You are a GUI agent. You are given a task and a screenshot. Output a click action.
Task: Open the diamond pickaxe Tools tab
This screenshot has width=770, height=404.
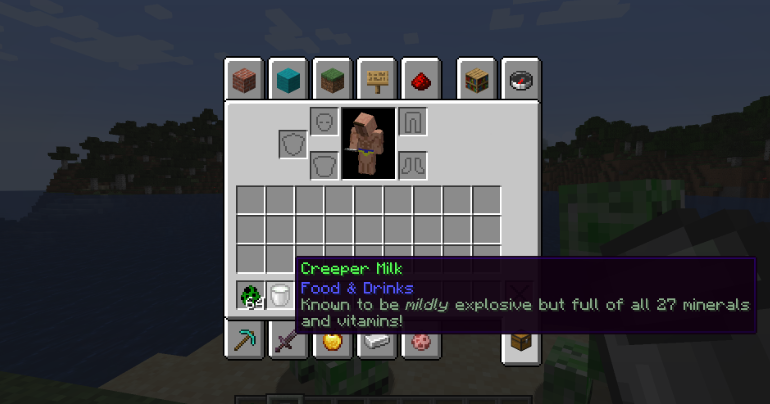[243, 342]
